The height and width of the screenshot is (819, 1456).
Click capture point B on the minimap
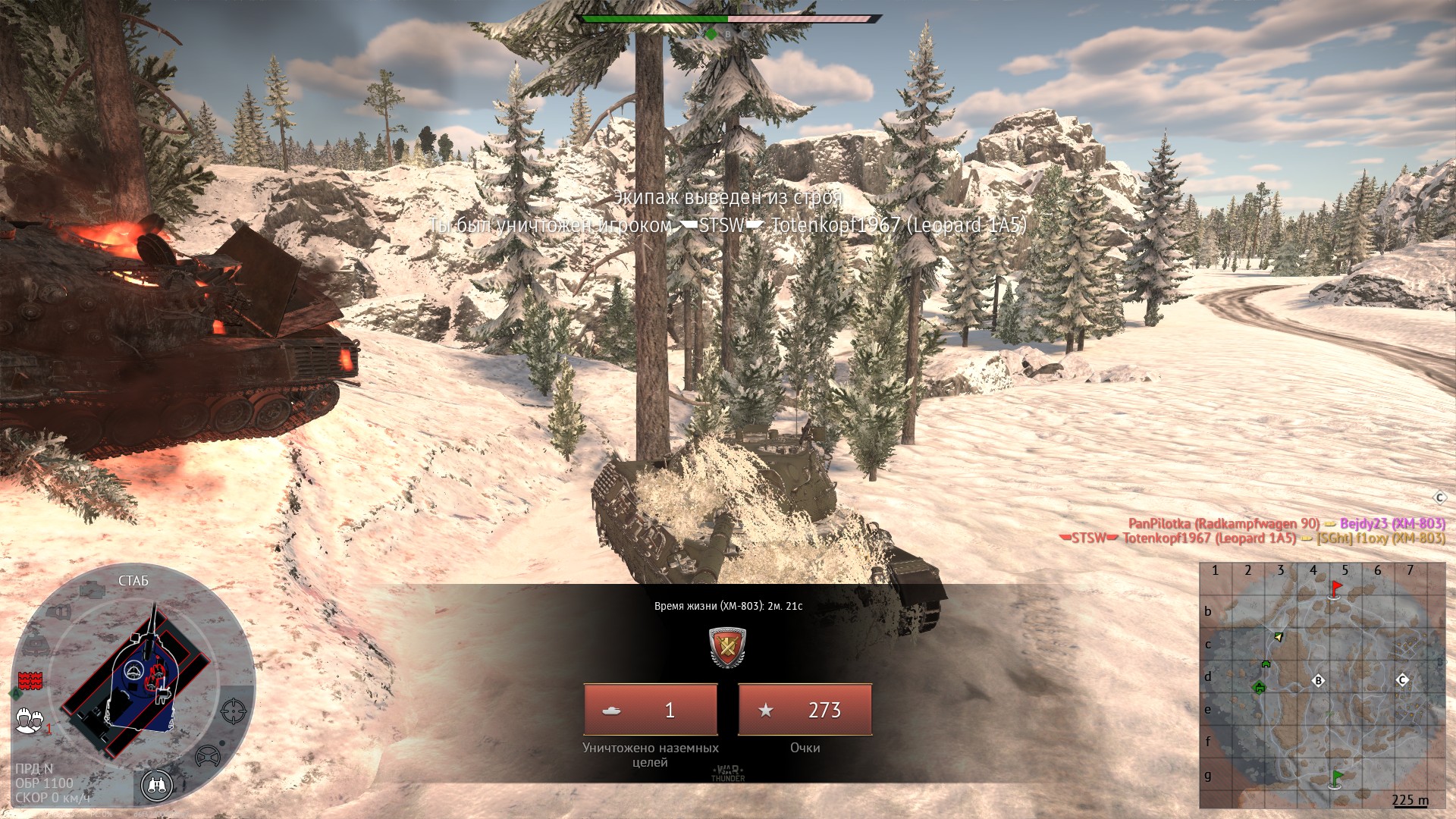point(1318,680)
